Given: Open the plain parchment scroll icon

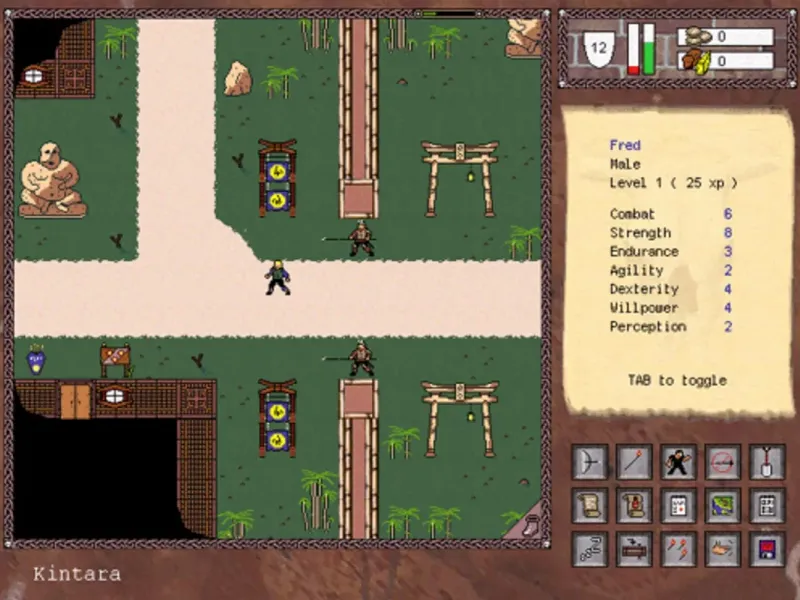Looking at the screenshot, I should pos(589,505).
